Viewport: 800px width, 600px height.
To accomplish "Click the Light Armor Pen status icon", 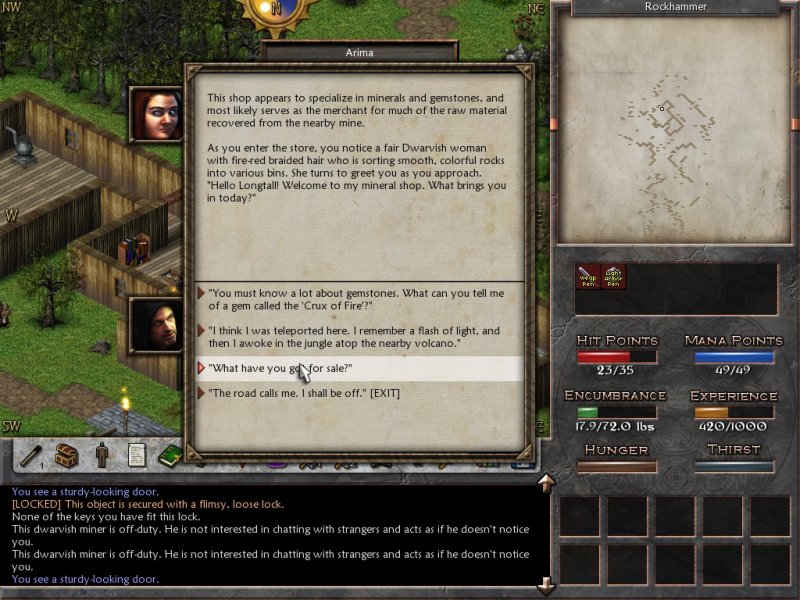I will [x=613, y=277].
